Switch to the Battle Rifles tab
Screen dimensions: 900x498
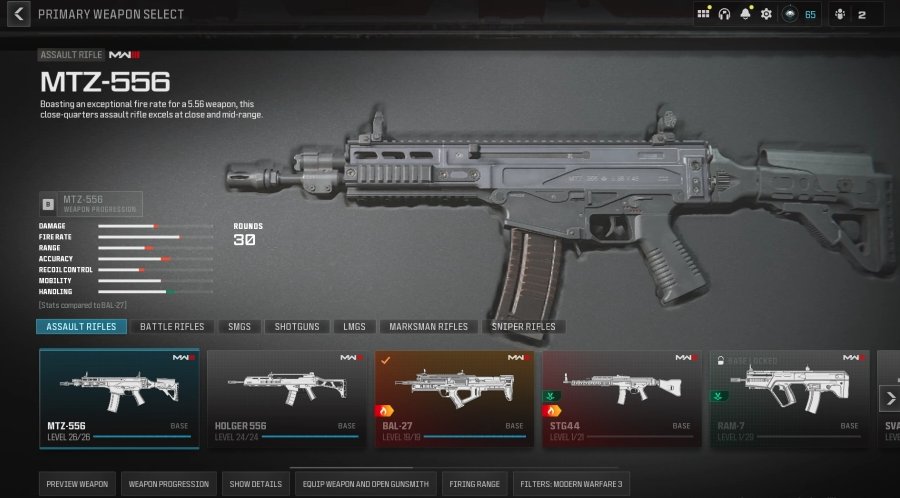point(172,327)
